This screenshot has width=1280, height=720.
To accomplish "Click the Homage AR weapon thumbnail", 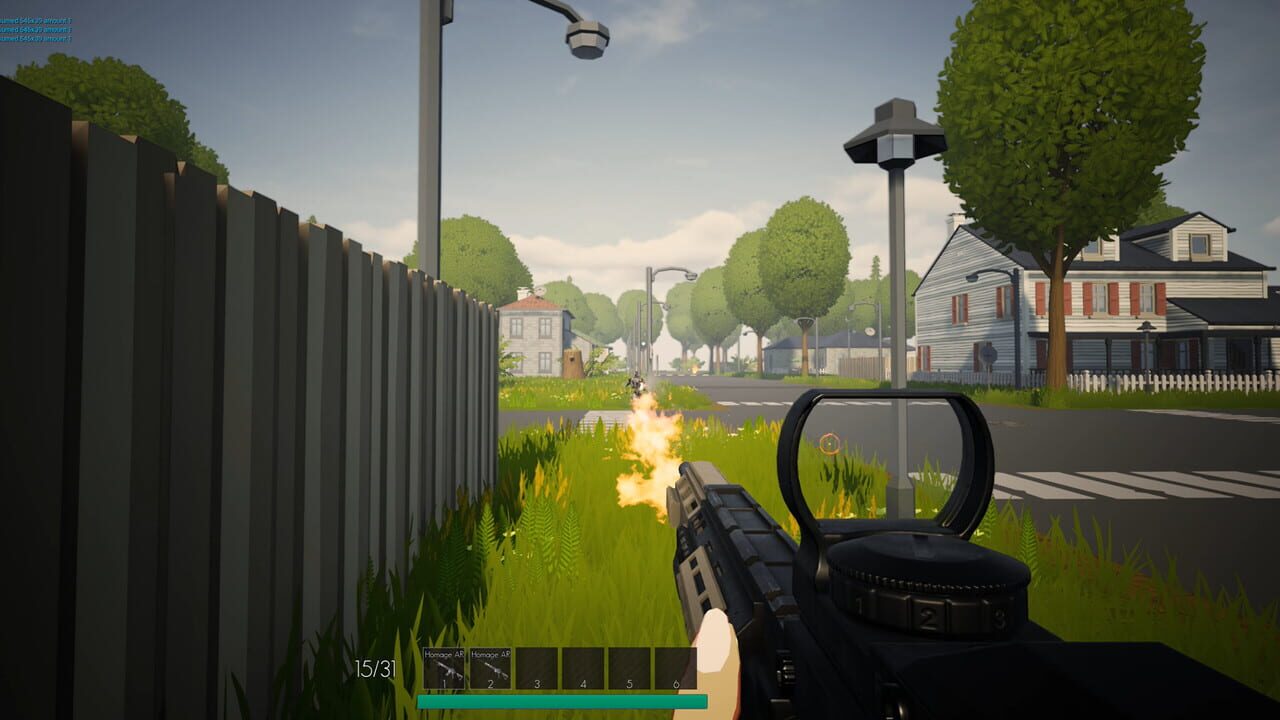I will click(x=444, y=668).
